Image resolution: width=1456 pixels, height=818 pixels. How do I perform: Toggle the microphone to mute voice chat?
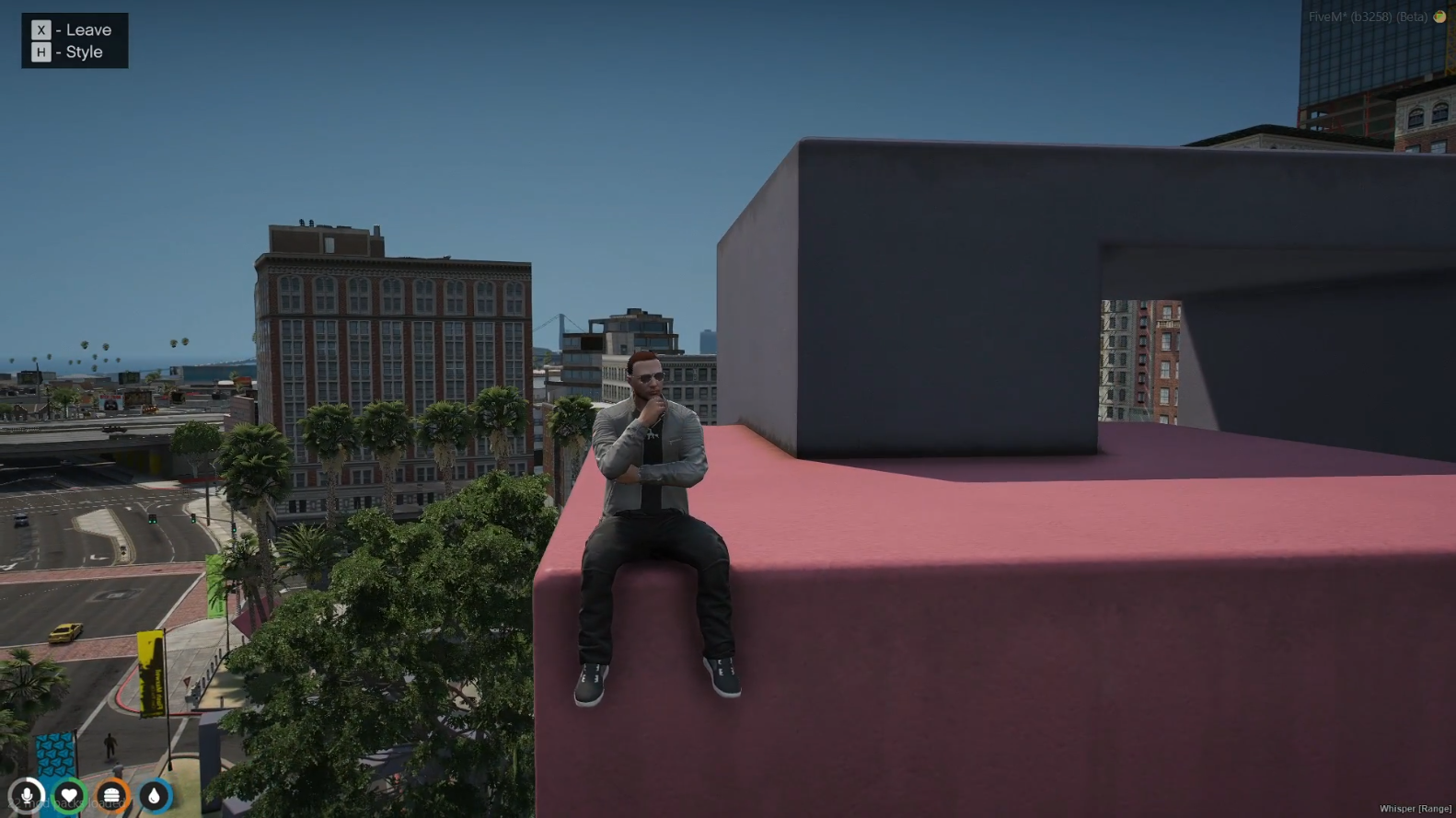click(28, 795)
